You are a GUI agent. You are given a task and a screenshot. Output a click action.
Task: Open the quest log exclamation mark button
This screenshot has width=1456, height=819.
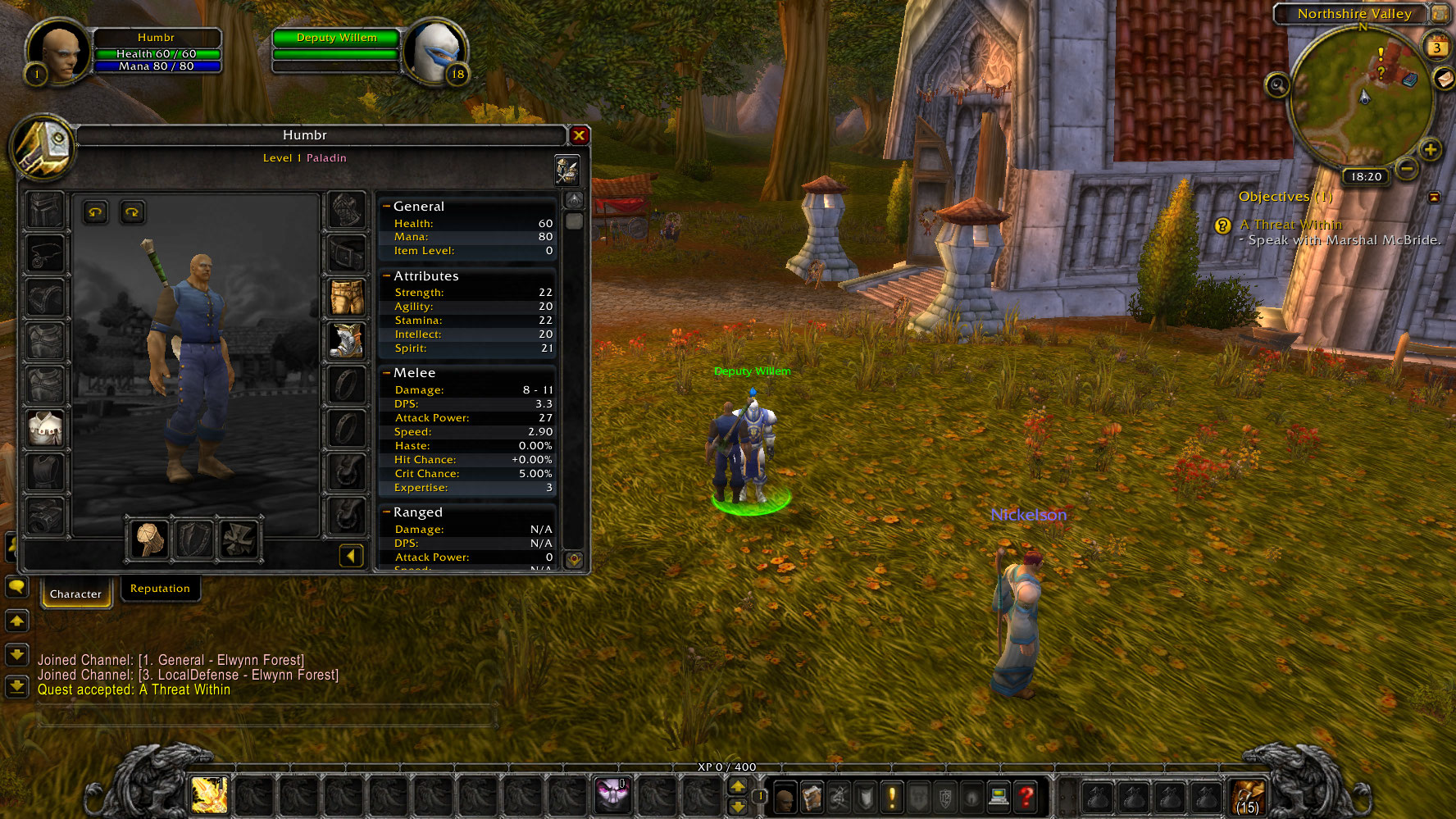891,796
